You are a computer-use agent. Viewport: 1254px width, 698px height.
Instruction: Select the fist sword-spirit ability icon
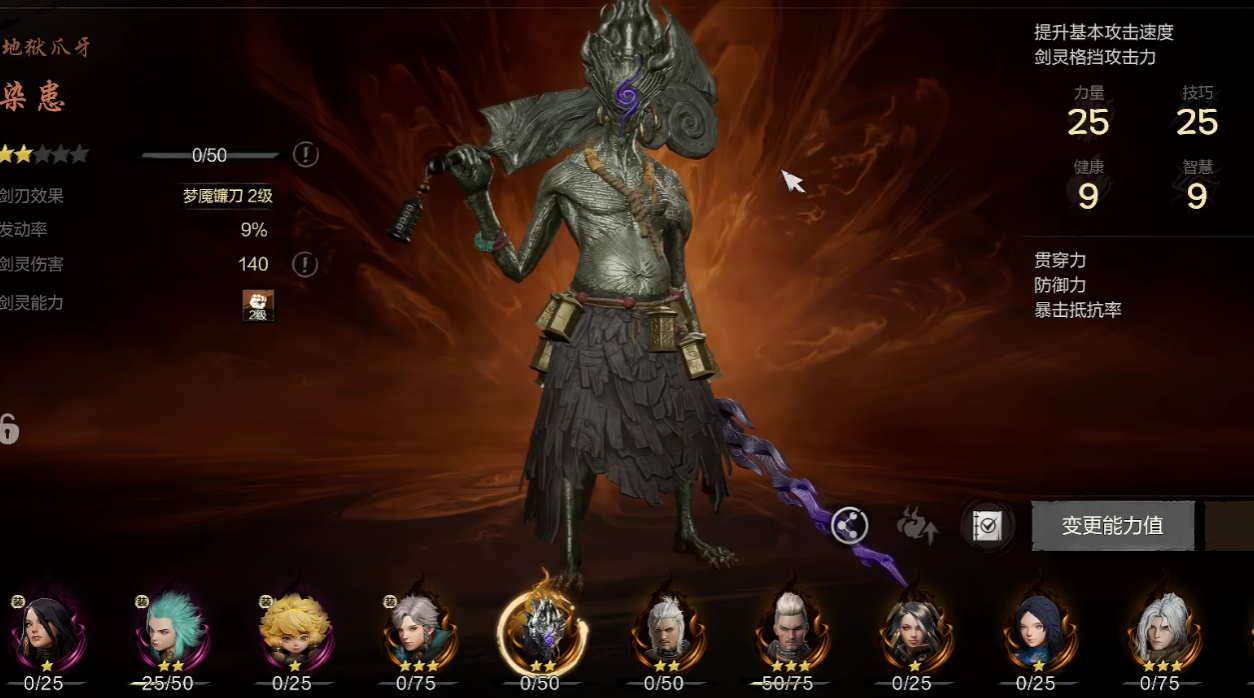tap(258, 305)
